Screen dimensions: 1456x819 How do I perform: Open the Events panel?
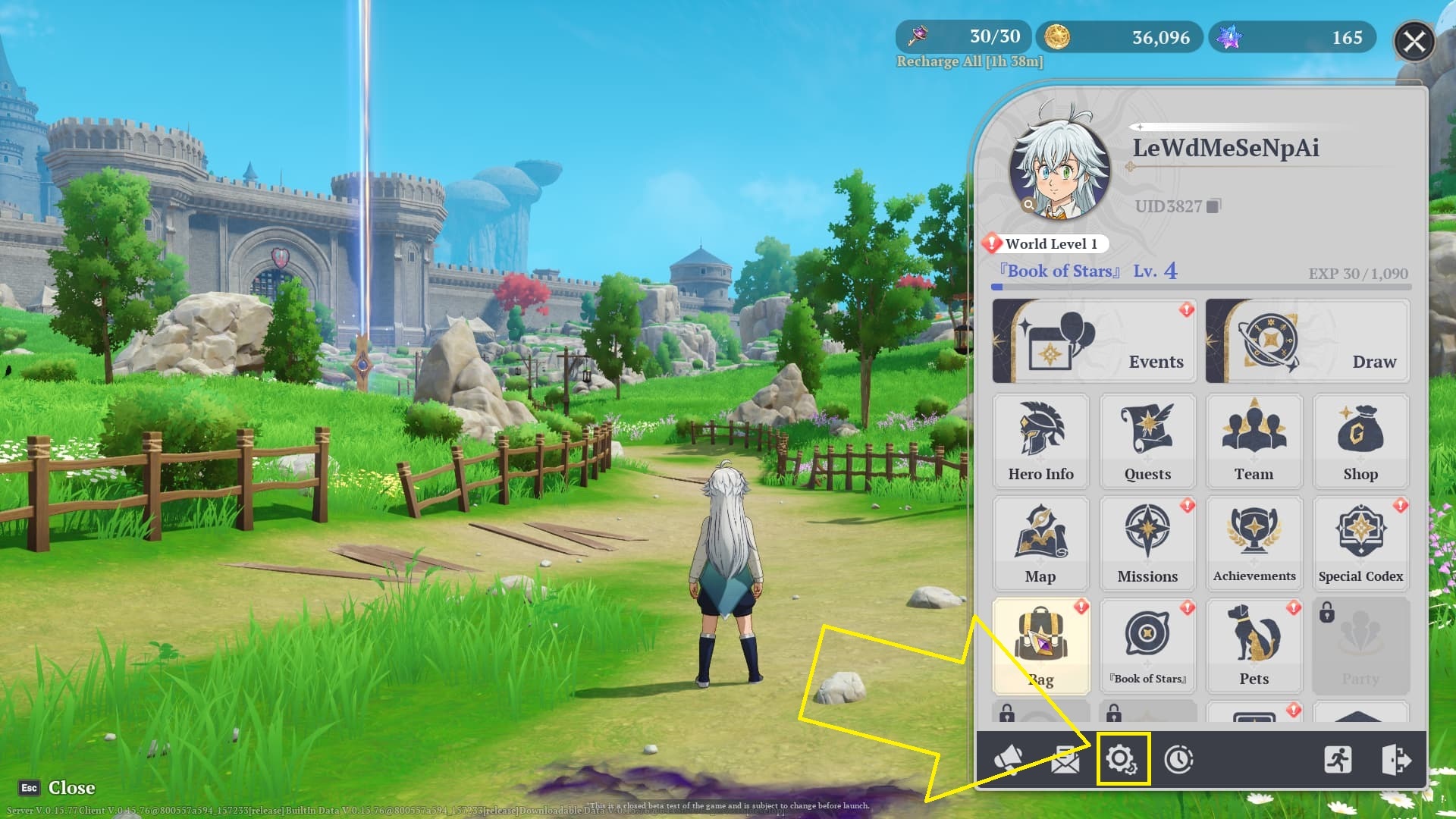(1094, 340)
